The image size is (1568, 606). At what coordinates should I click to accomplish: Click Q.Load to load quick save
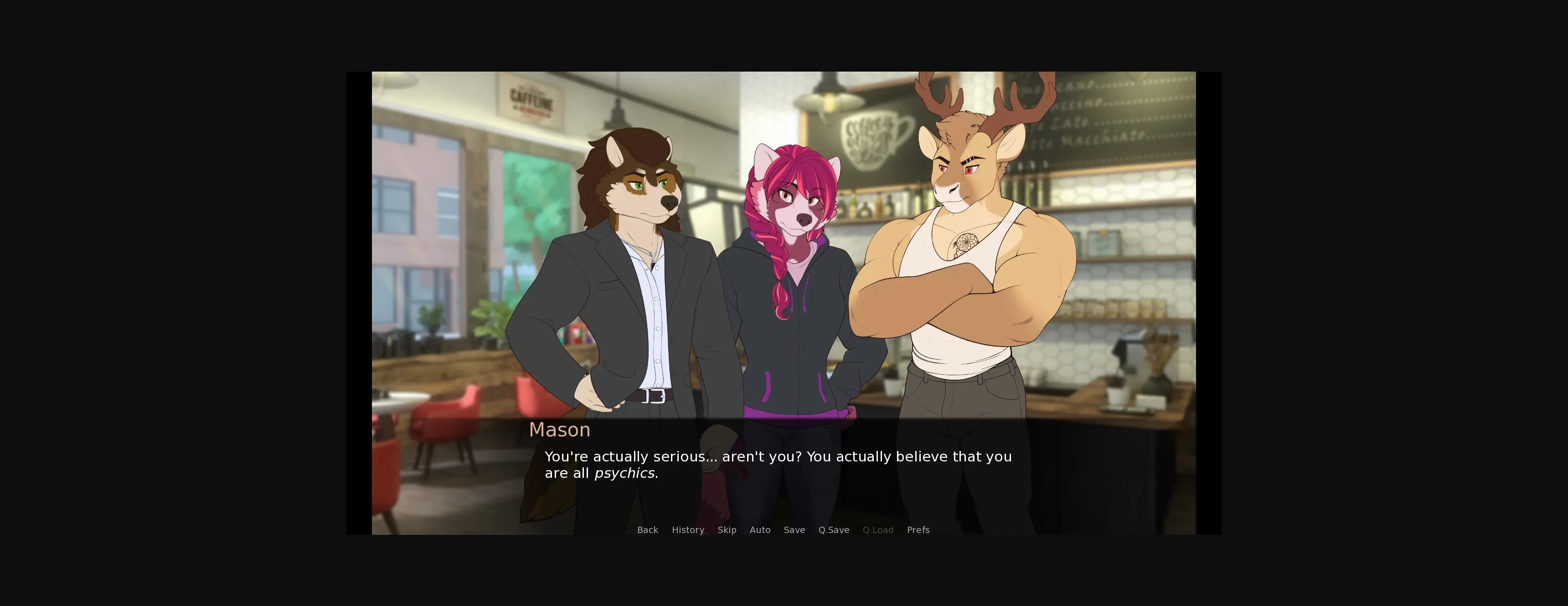tap(878, 530)
